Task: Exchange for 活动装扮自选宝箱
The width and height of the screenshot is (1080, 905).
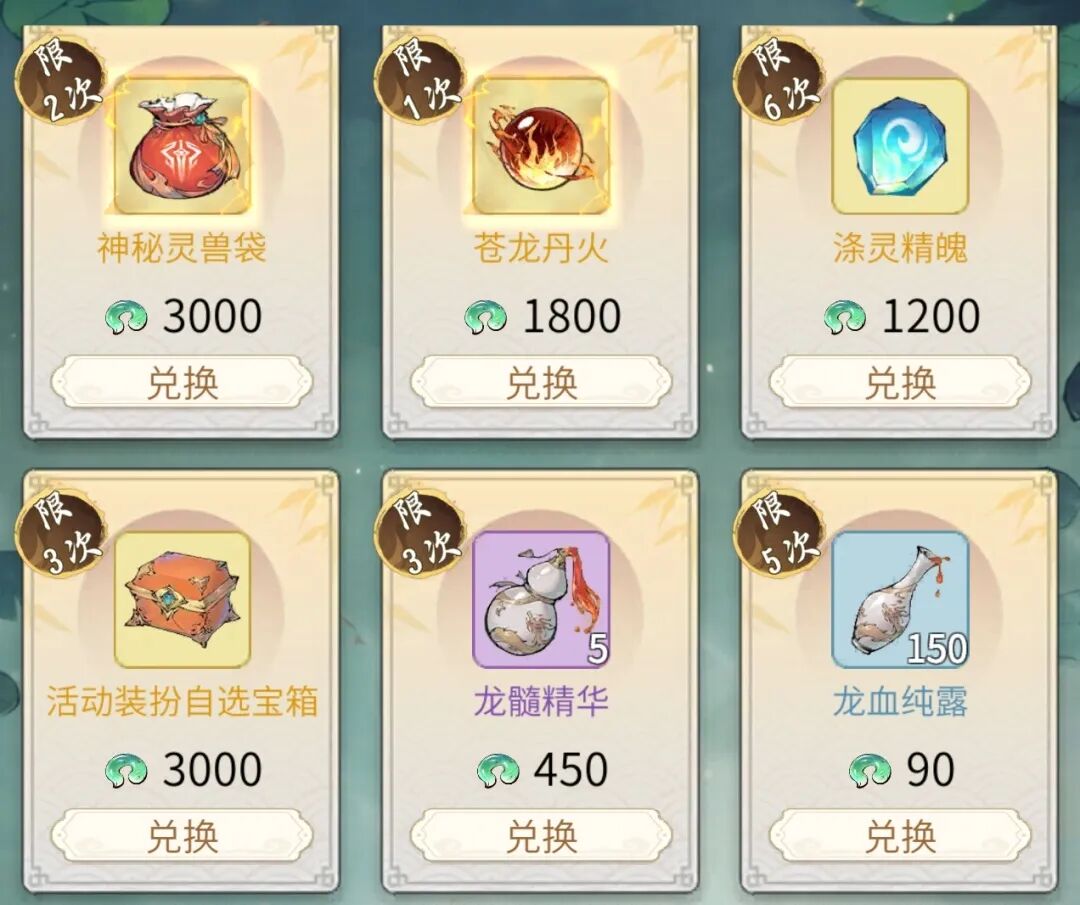Action: (182, 836)
